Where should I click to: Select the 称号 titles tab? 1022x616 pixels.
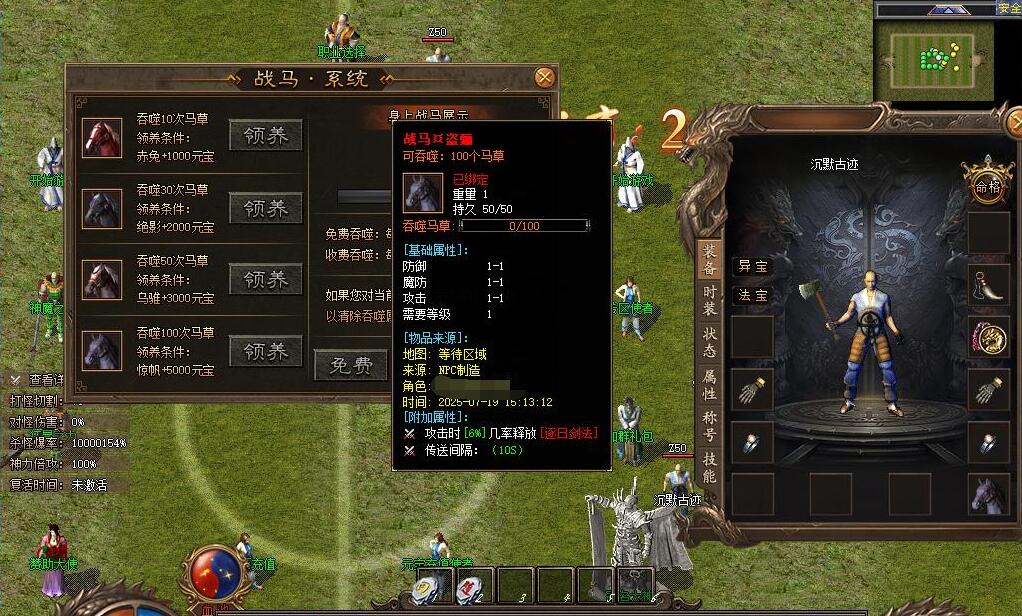[709, 428]
